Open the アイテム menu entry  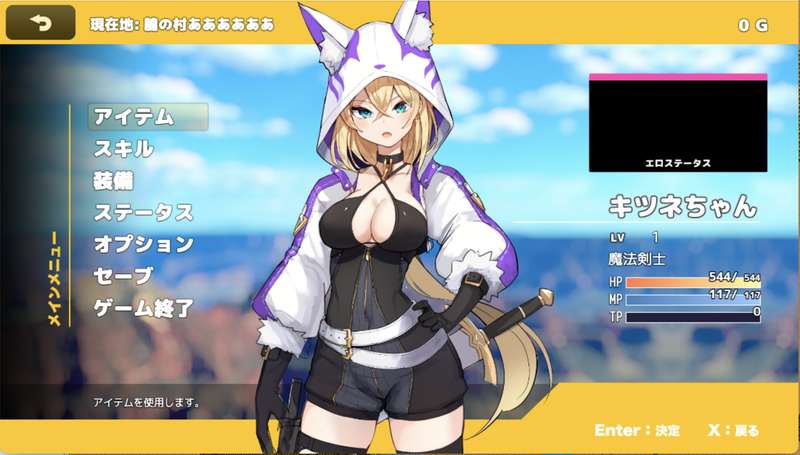[x=135, y=117]
